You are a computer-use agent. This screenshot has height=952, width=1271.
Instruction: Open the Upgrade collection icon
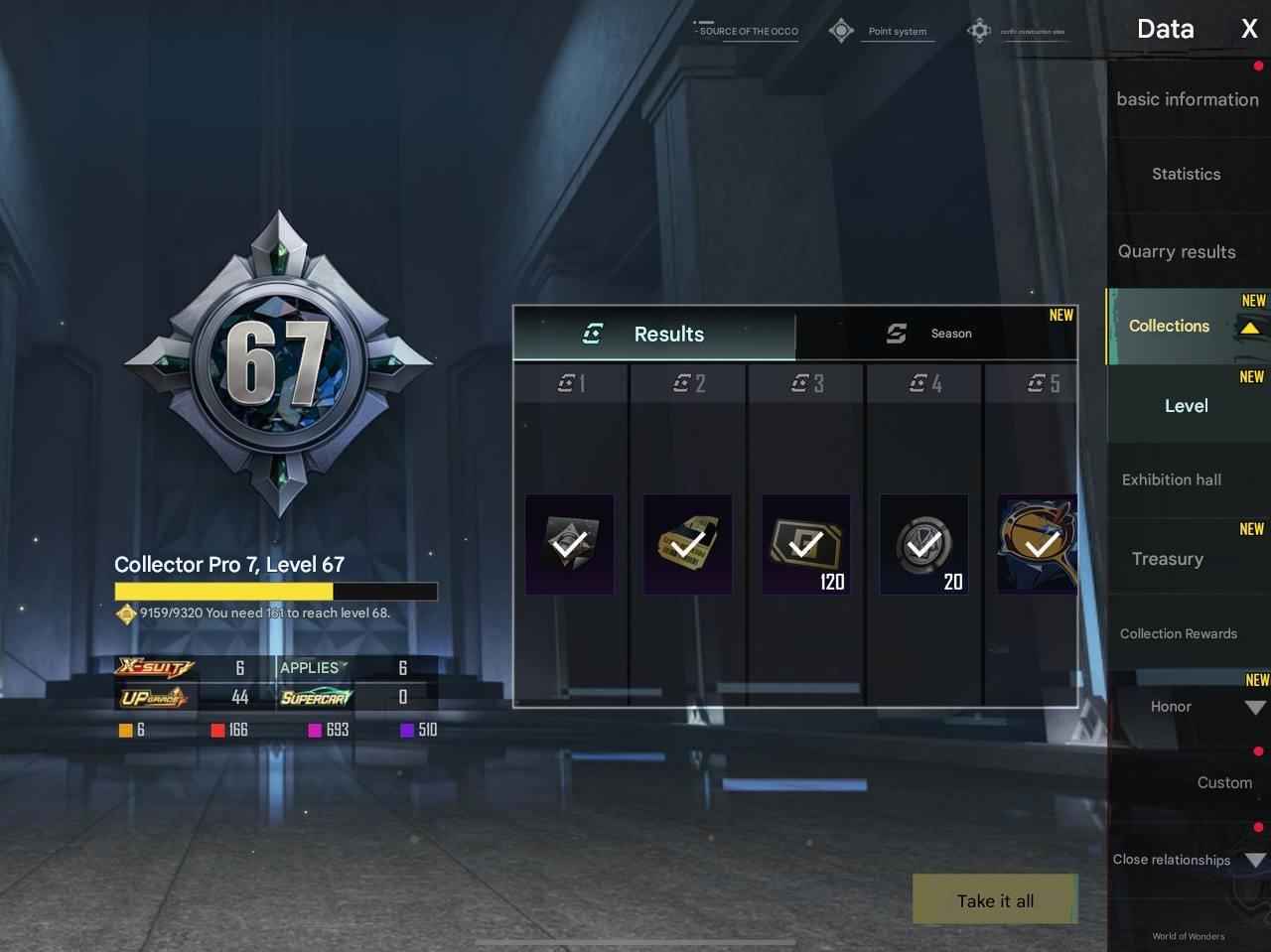[x=156, y=697]
